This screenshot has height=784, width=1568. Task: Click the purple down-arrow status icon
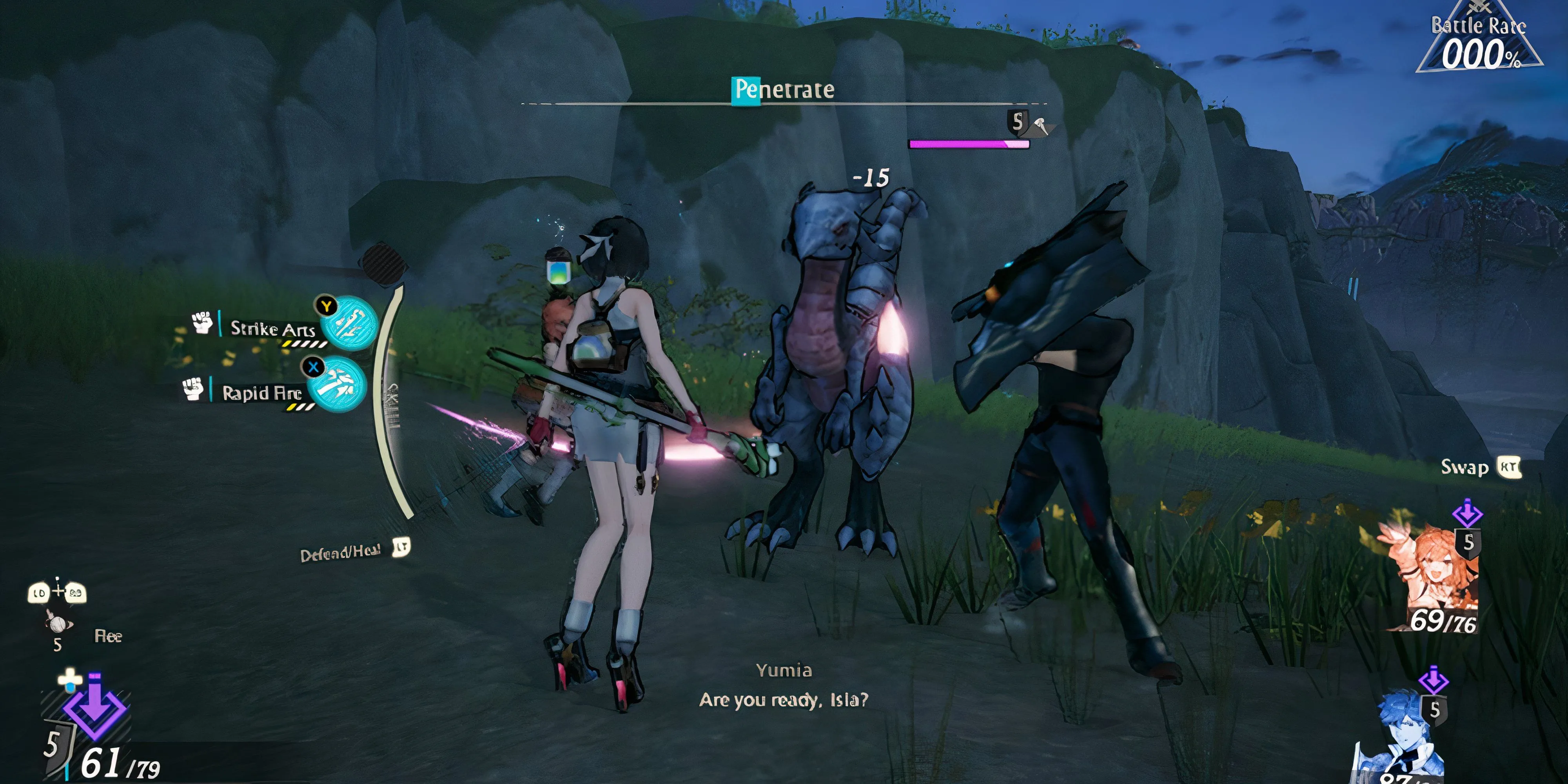coord(95,709)
